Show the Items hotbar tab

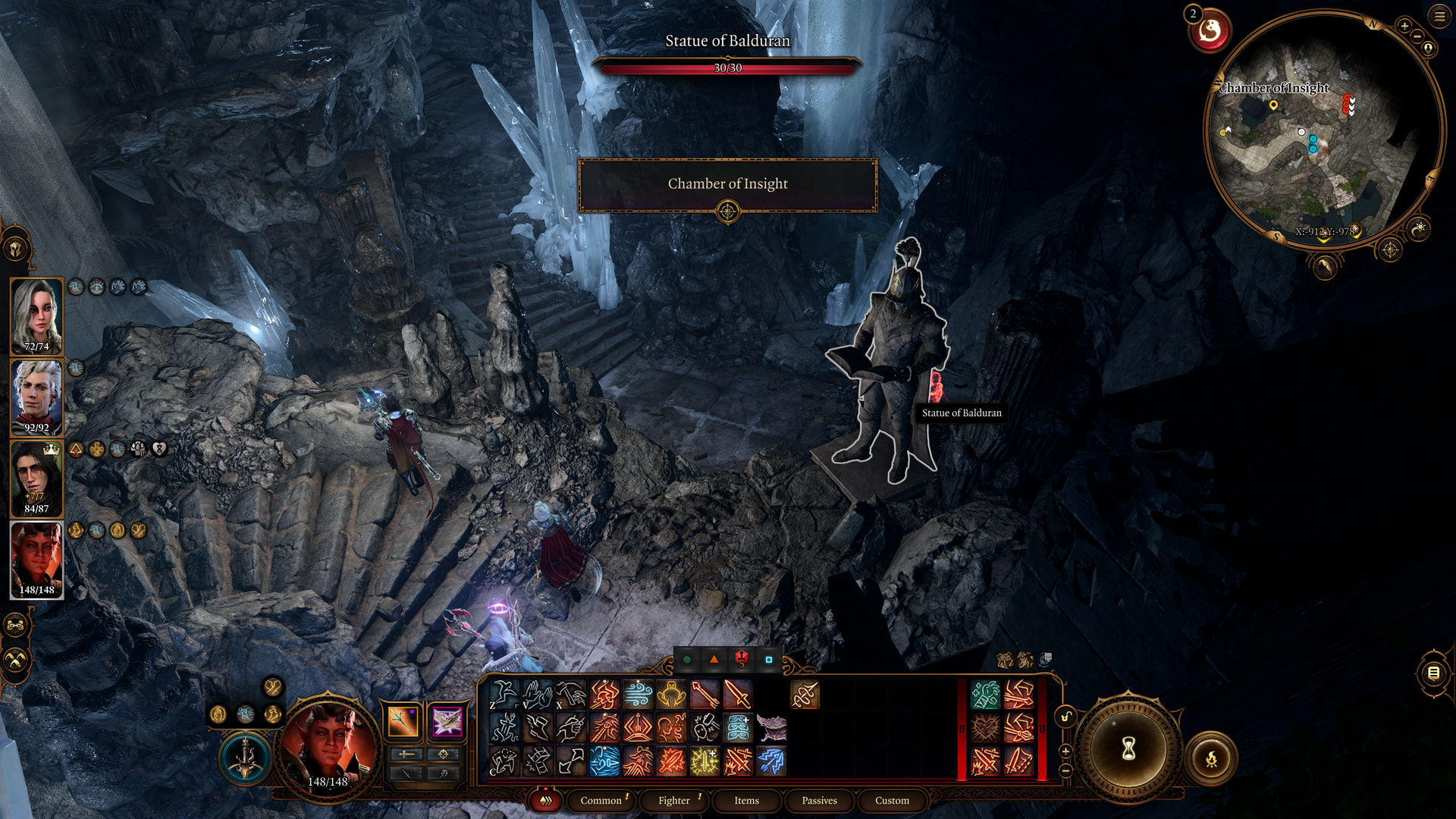click(746, 800)
